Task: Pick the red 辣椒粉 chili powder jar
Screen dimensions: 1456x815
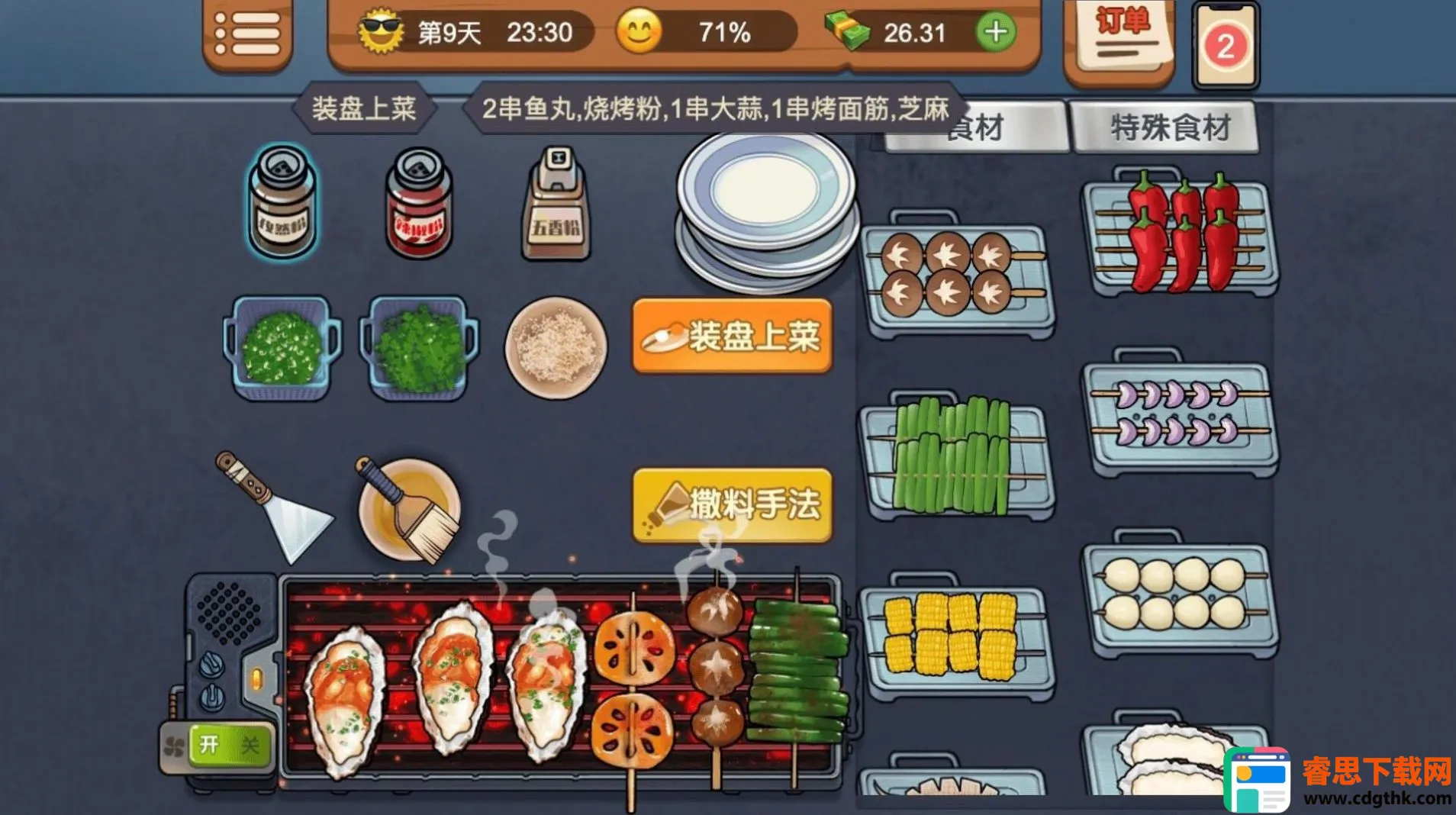Action: click(x=418, y=204)
